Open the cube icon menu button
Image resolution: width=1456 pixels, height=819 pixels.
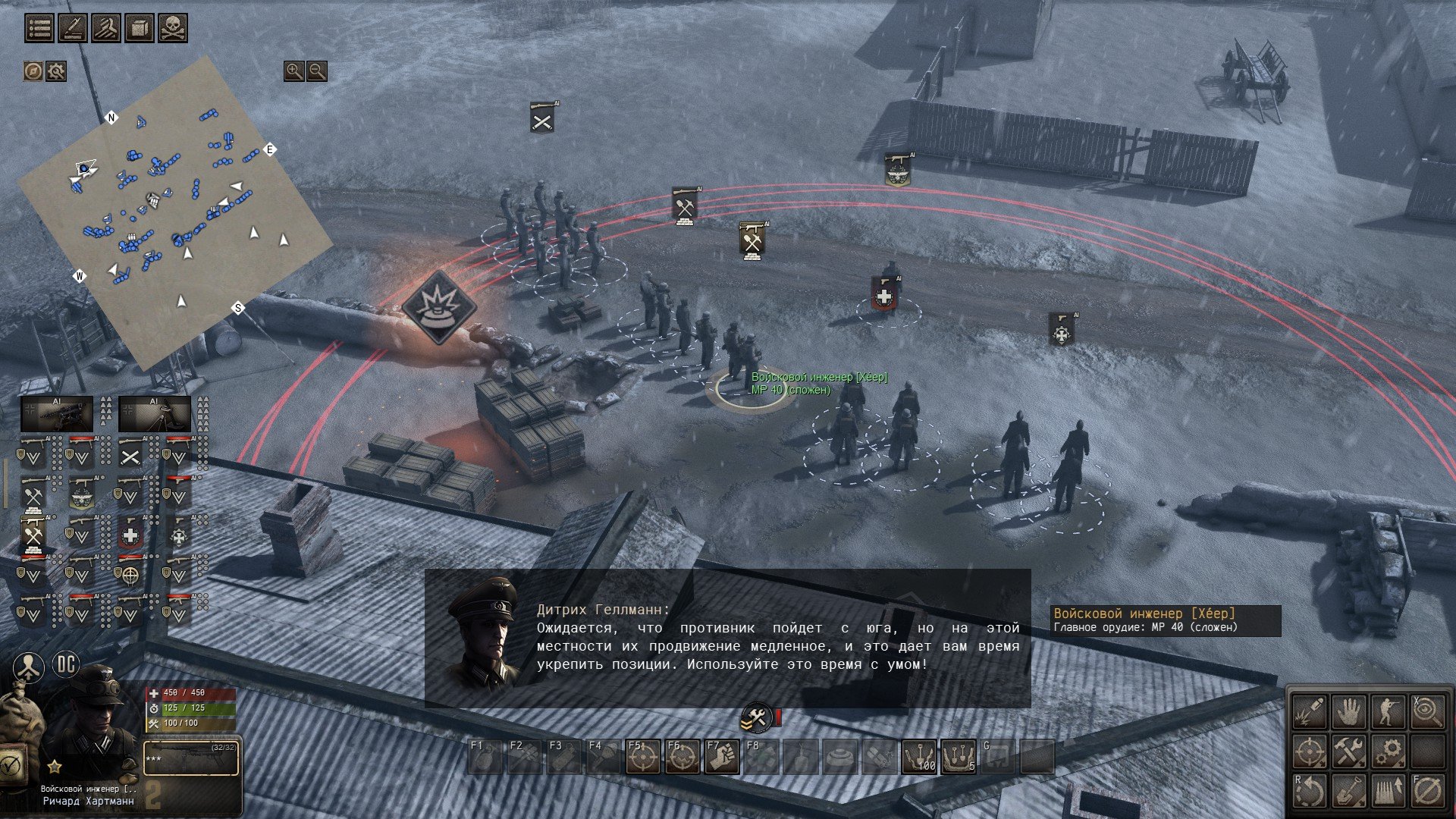(x=140, y=28)
